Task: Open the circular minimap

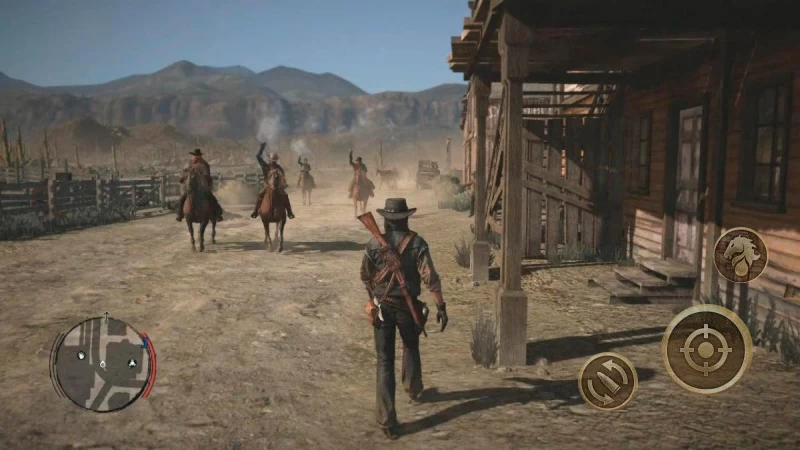Action: [102, 363]
